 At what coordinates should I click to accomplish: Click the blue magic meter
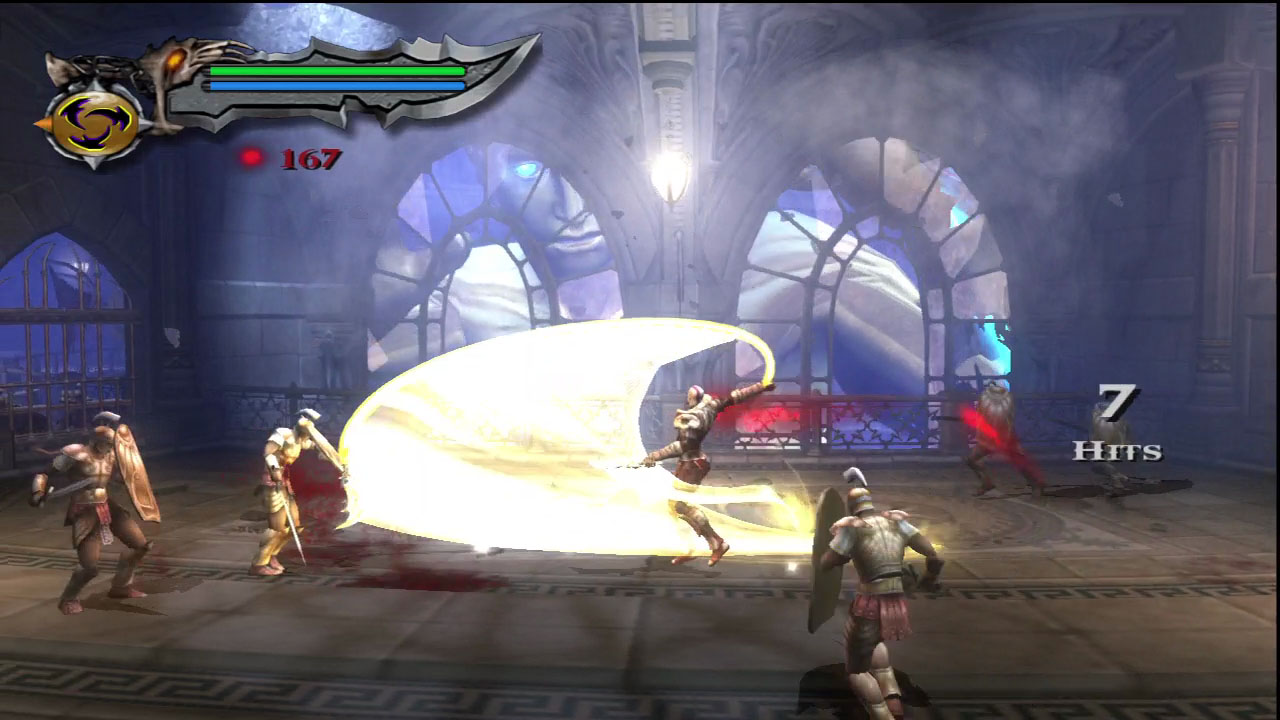[336, 85]
